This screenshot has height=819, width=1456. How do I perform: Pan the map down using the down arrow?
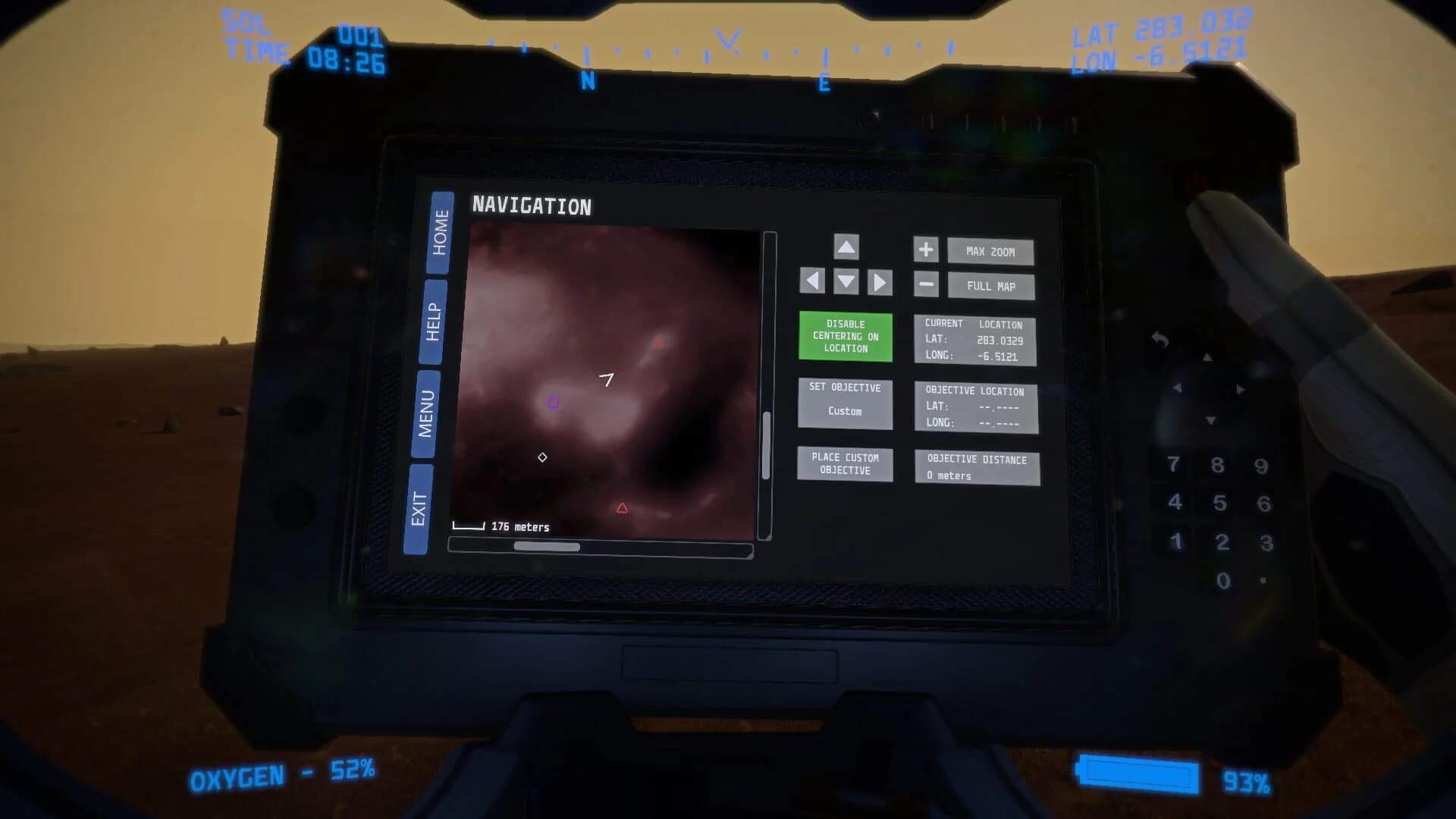click(846, 283)
